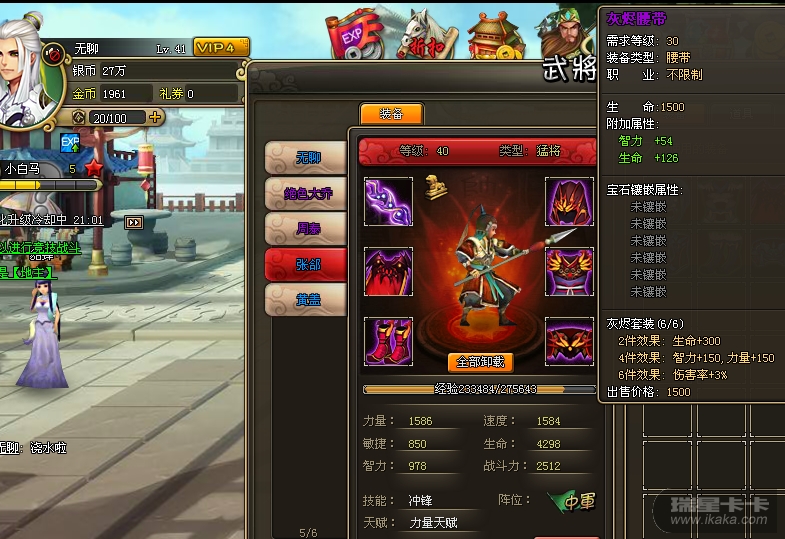
Task: Add stamina with the plus button
Action: pos(155,117)
